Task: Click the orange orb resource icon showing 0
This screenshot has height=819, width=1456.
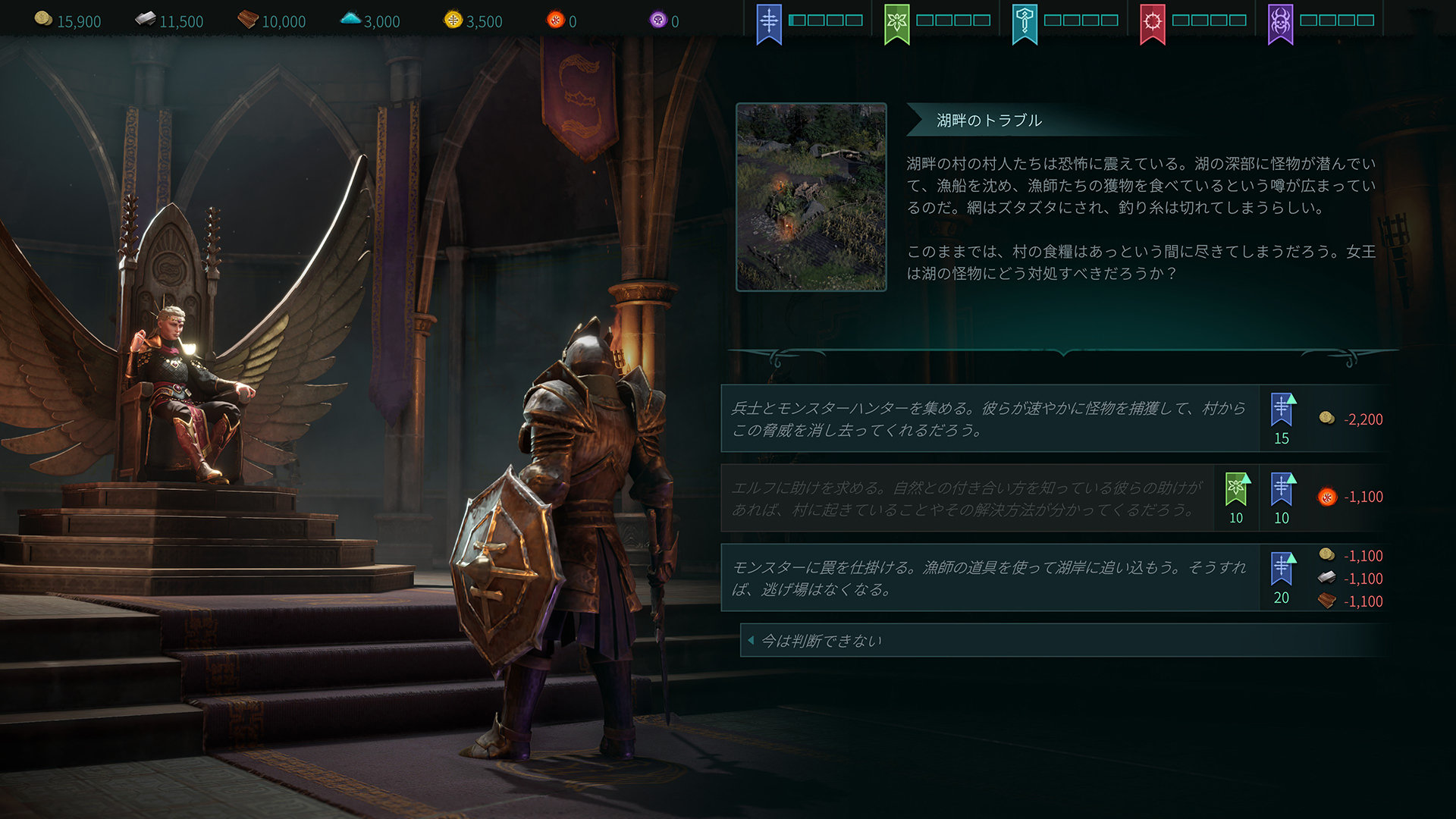Action: coord(555,20)
